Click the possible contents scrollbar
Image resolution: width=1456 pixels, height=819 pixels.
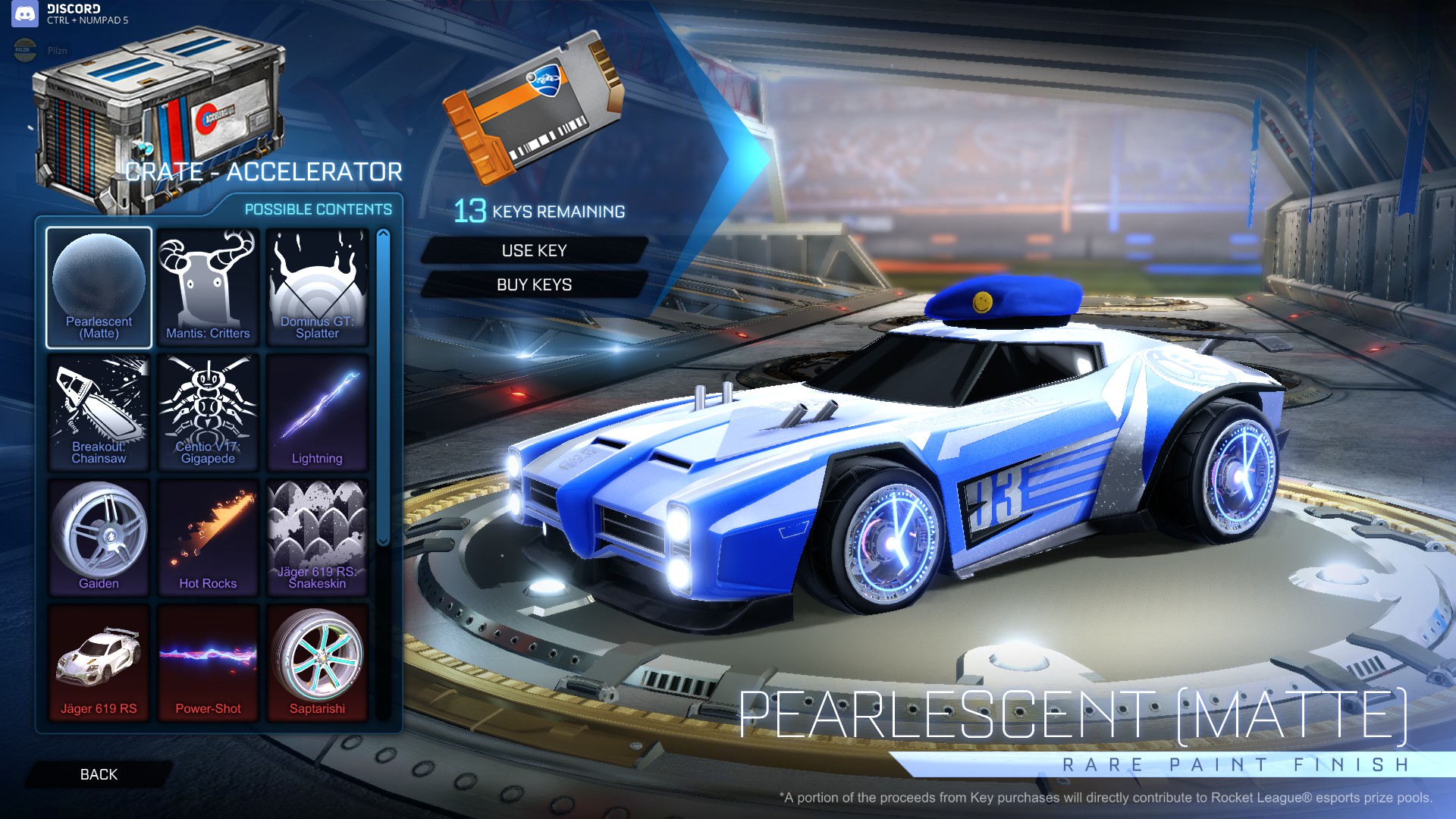pos(383,387)
